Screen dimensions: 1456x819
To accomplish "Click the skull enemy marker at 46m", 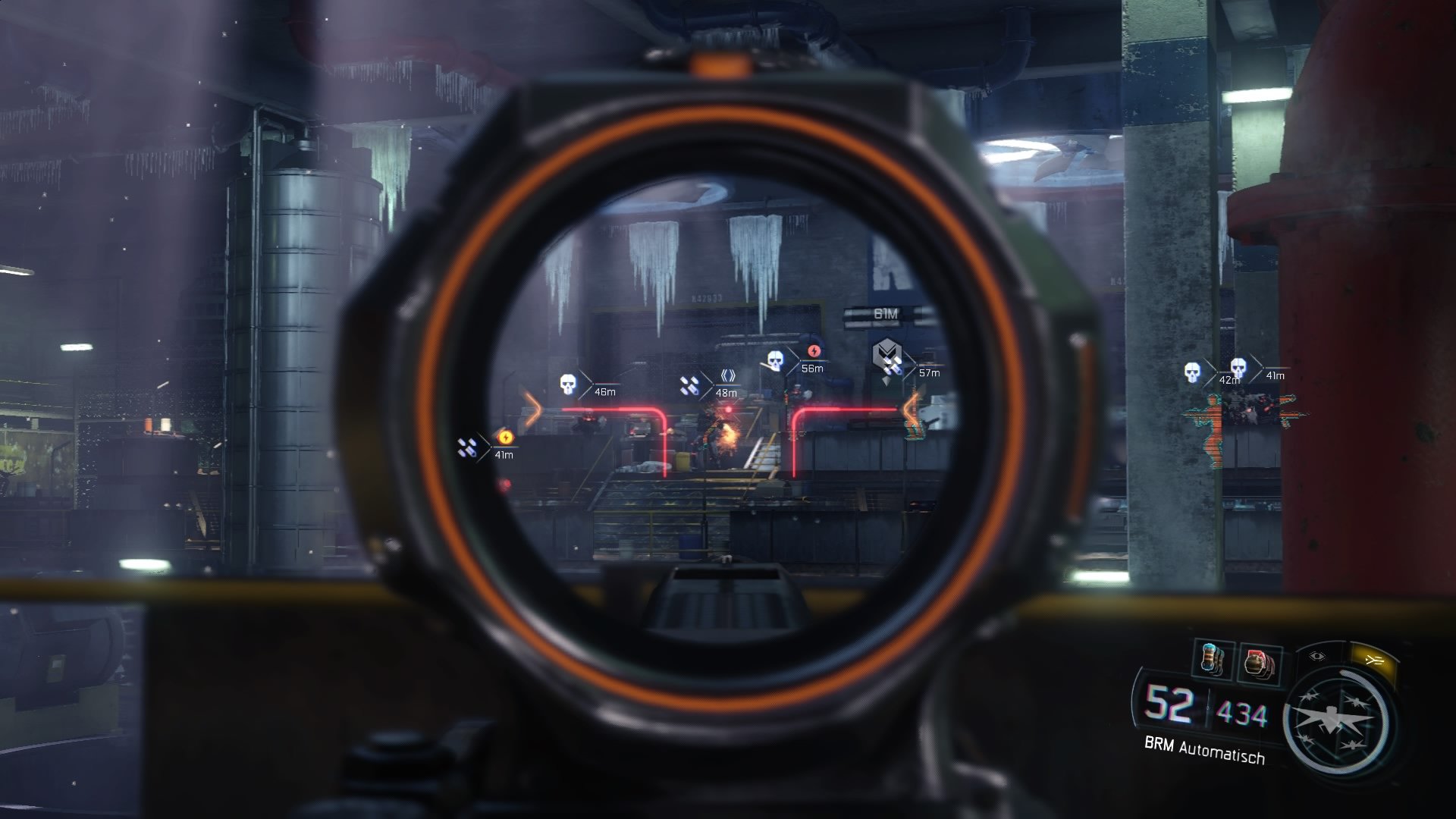I will (x=569, y=384).
